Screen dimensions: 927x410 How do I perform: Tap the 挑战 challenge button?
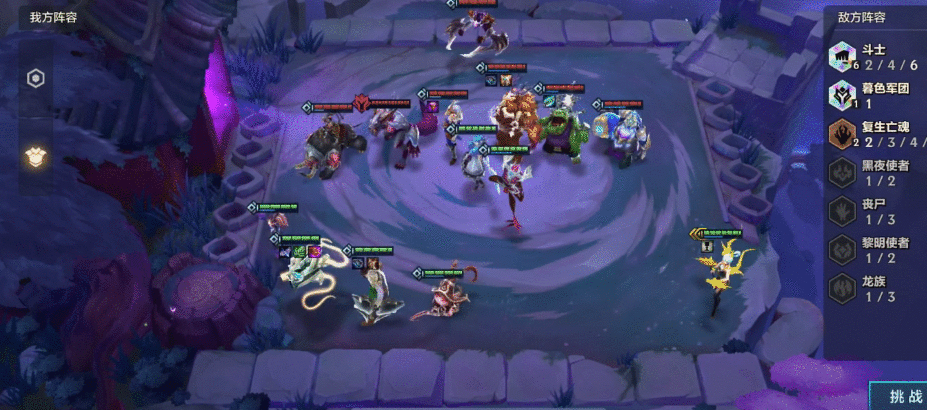[x=900, y=397]
